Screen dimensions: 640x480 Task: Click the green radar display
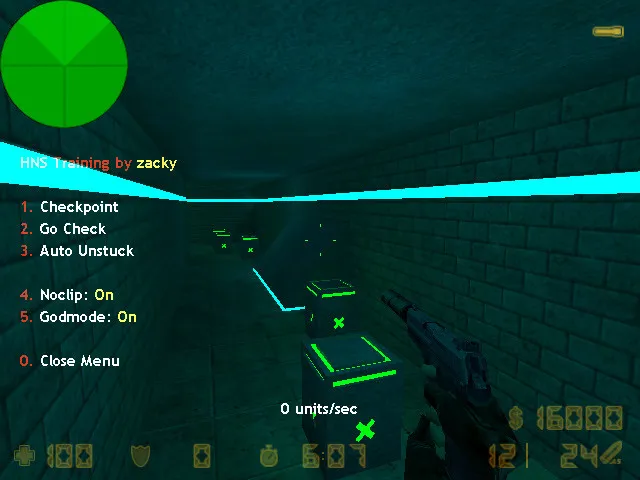coord(64,64)
